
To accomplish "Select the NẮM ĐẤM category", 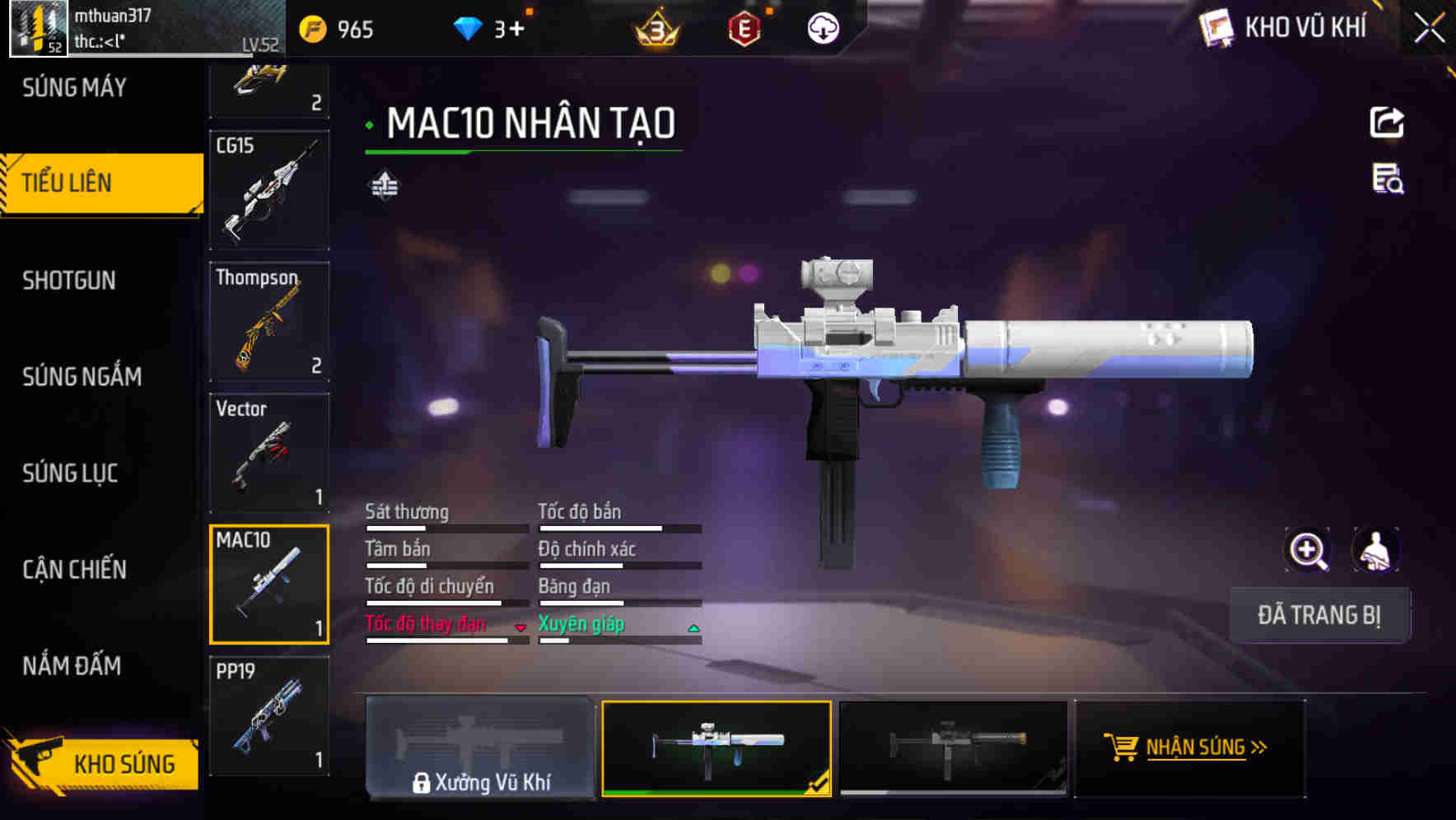I will coord(72,666).
